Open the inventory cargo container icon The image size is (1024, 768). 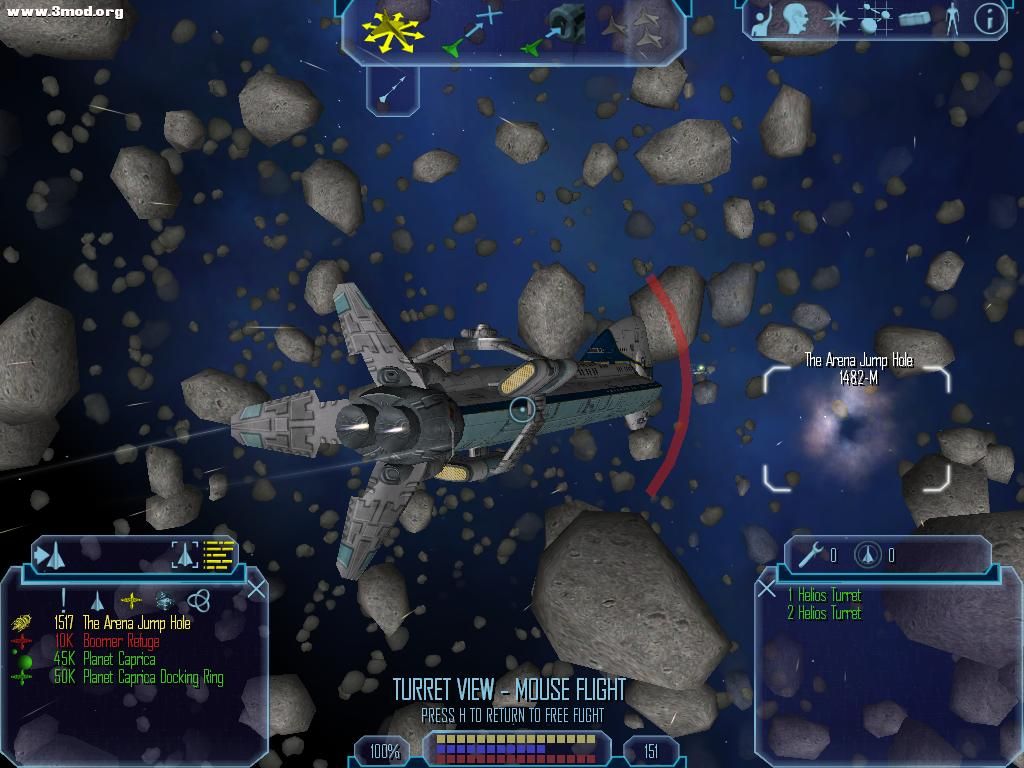pos(915,19)
